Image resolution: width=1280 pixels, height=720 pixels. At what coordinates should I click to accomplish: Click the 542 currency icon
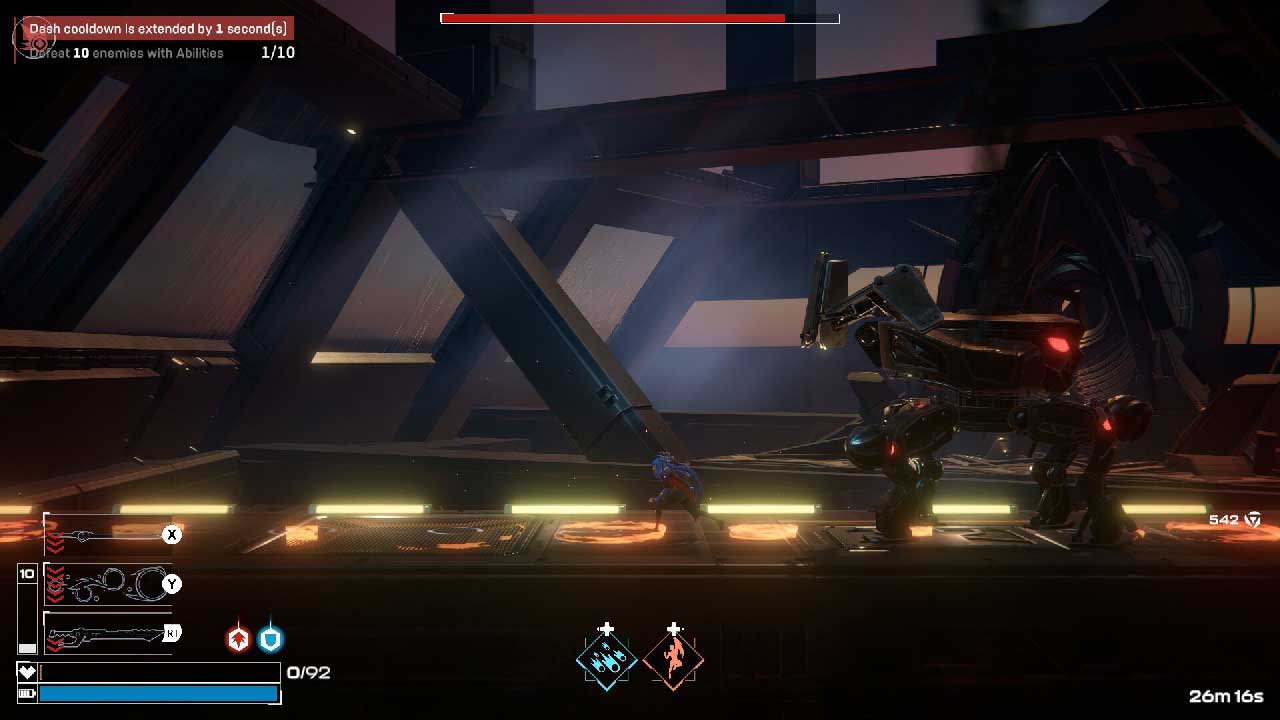(1252, 520)
